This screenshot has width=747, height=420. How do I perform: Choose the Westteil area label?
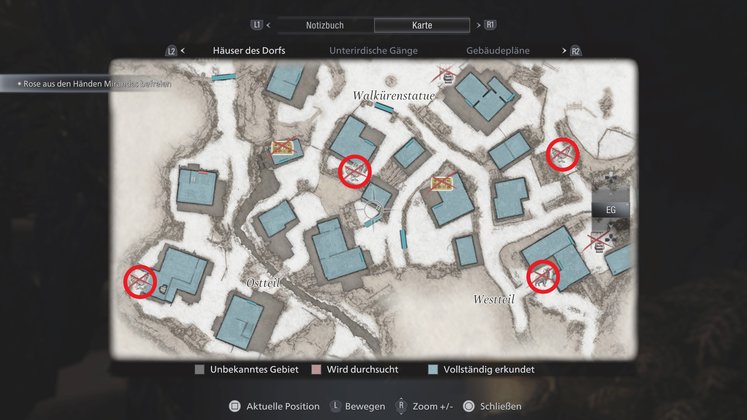[495, 298]
